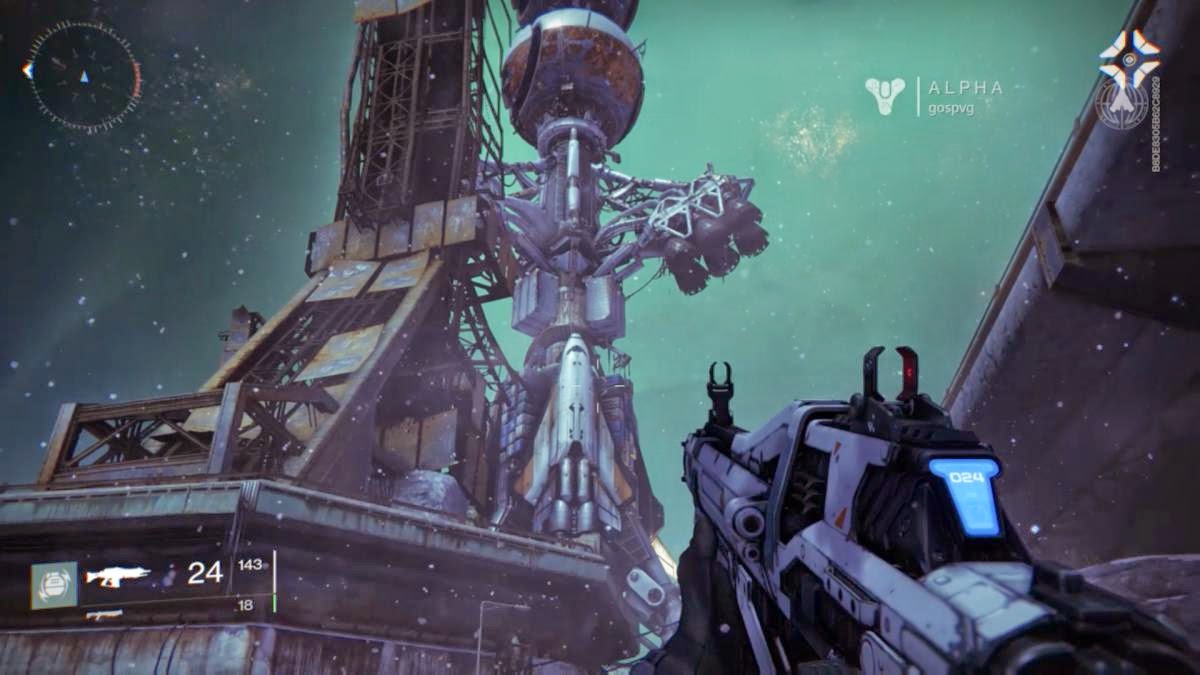The image size is (1200, 675).
Task: Click the Destiny tricorn logo
Action: click(x=885, y=95)
